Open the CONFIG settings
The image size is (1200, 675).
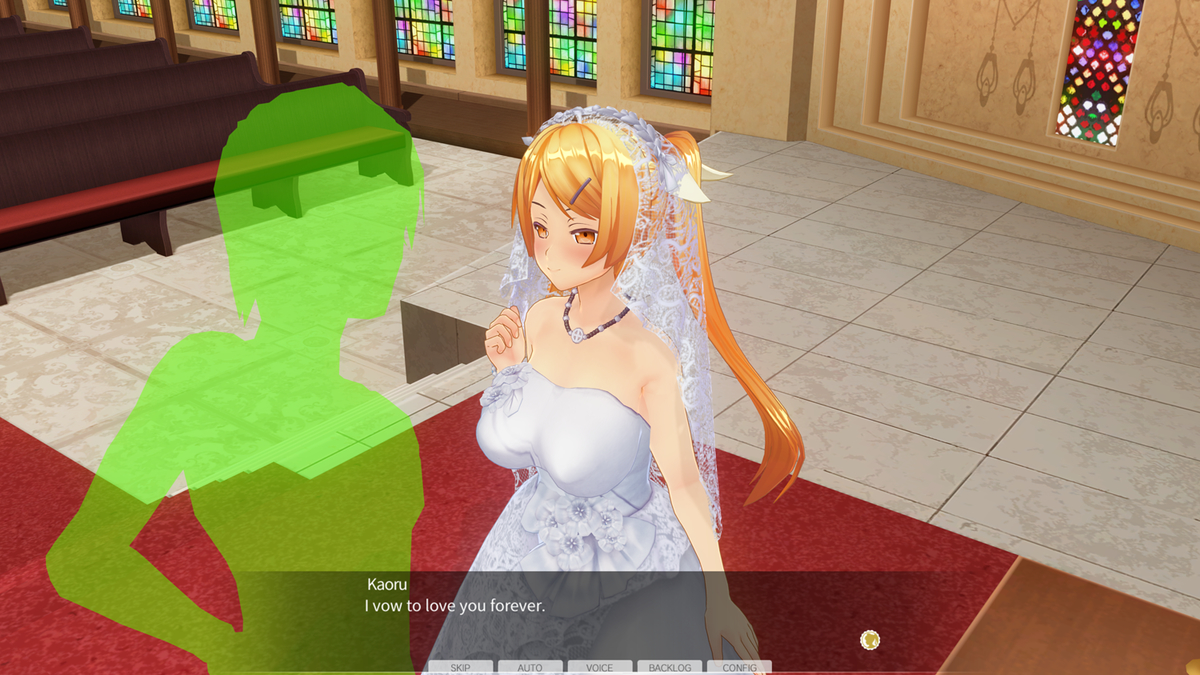click(739, 667)
